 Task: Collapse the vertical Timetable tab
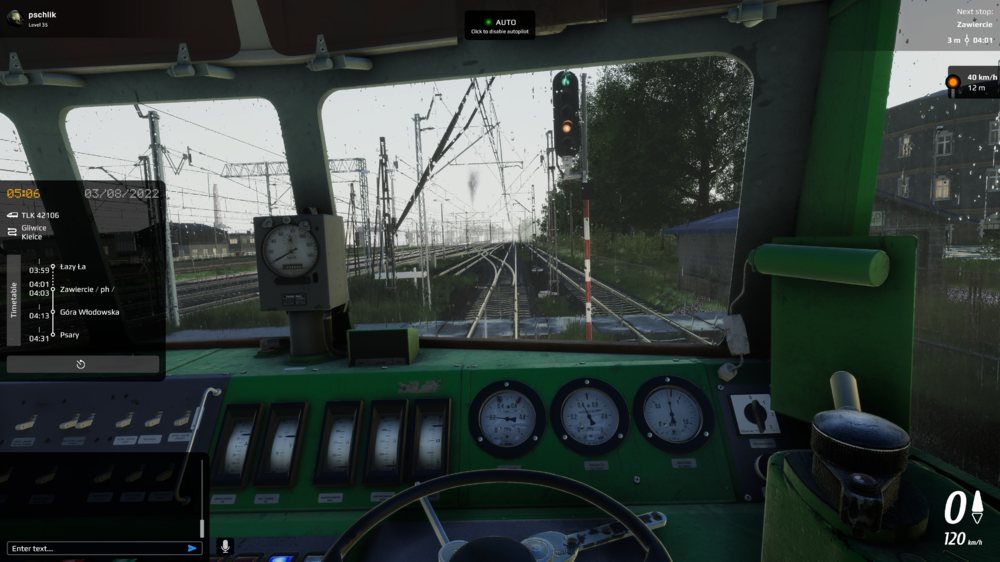tap(14, 300)
